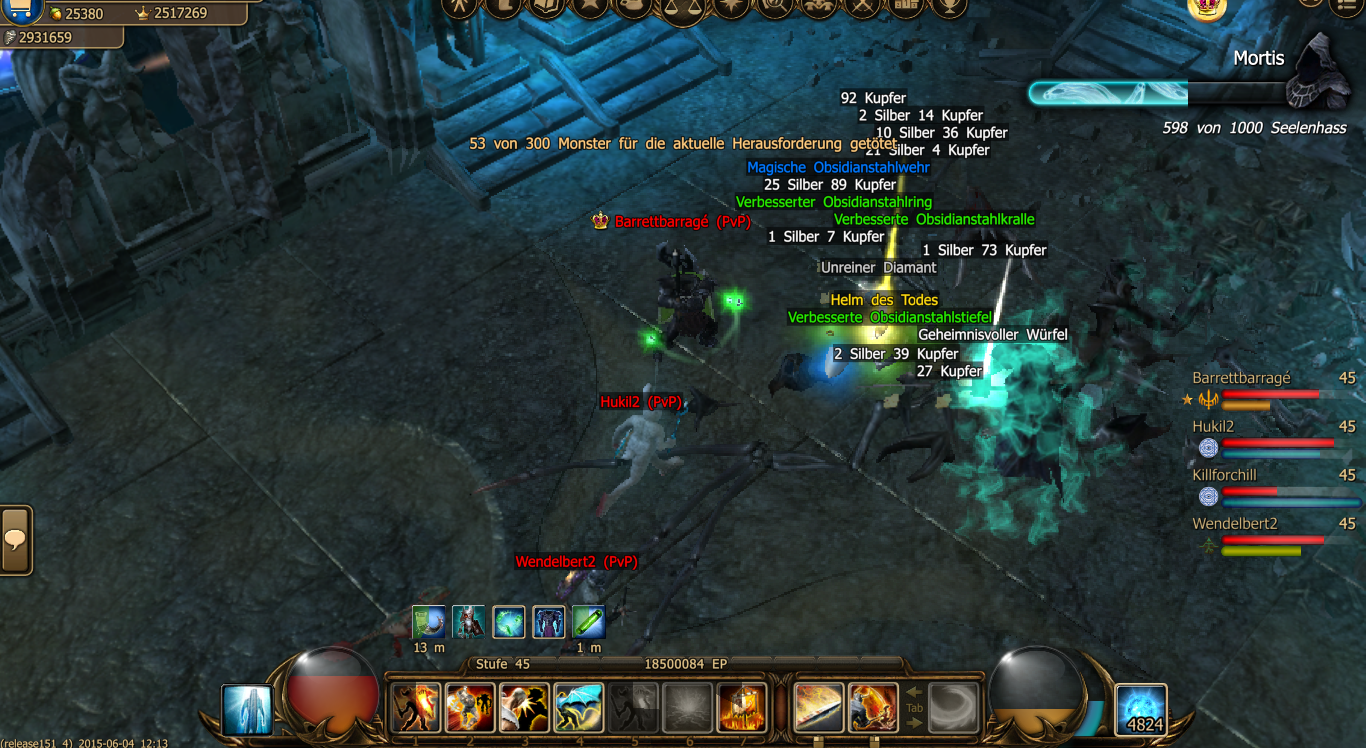This screenshot has height=748, width=1366.
Task: Select the flaming sword attack icon
Action: pyautogui.click(x=819, y=708)
